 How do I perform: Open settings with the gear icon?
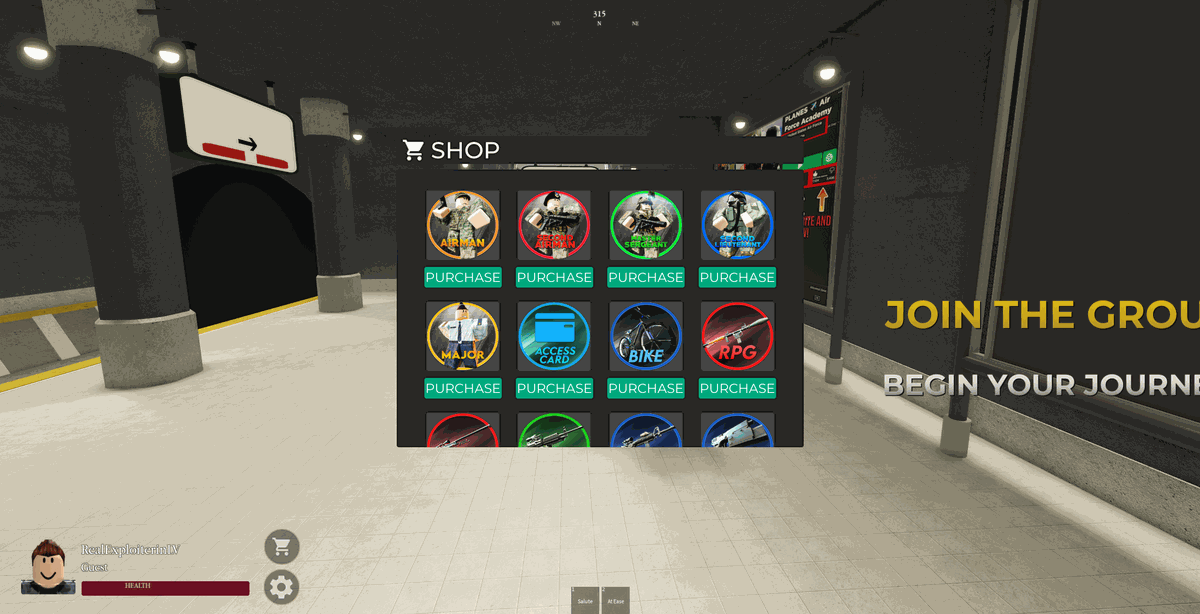[282, 587]
